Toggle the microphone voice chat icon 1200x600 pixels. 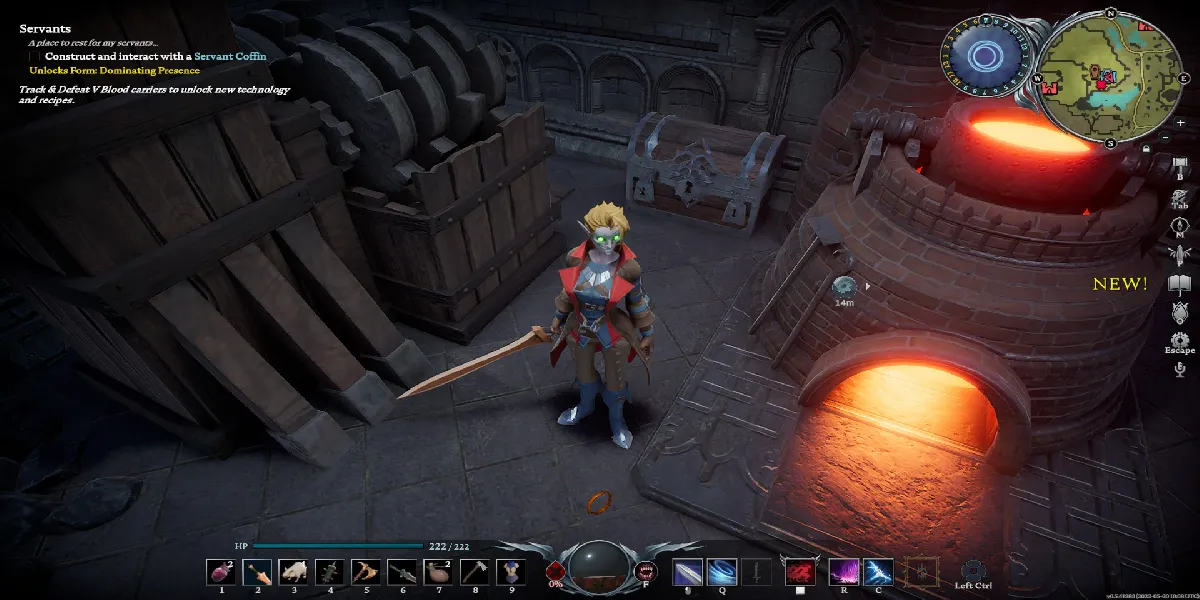1179,370
